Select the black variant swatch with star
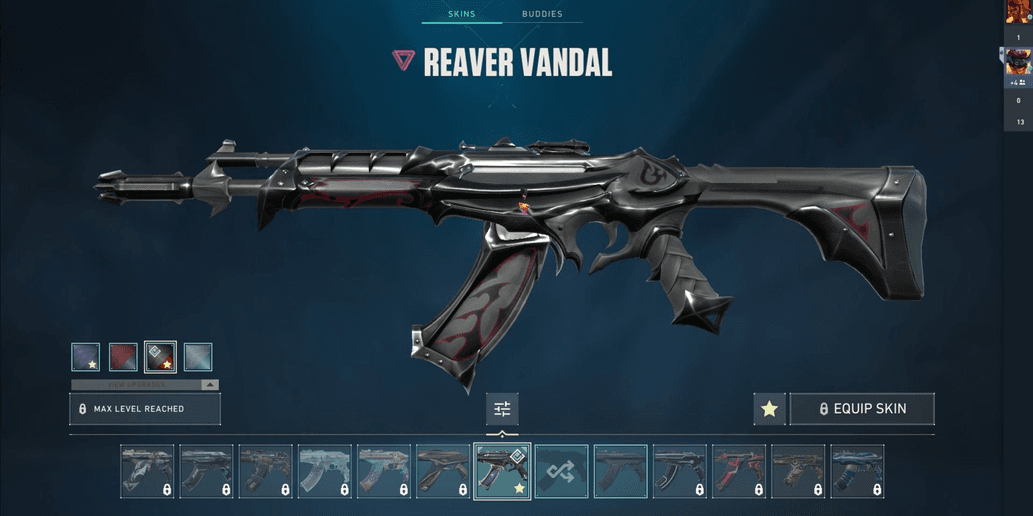This screenshot has width=1033, height=516. coord(160,357)
